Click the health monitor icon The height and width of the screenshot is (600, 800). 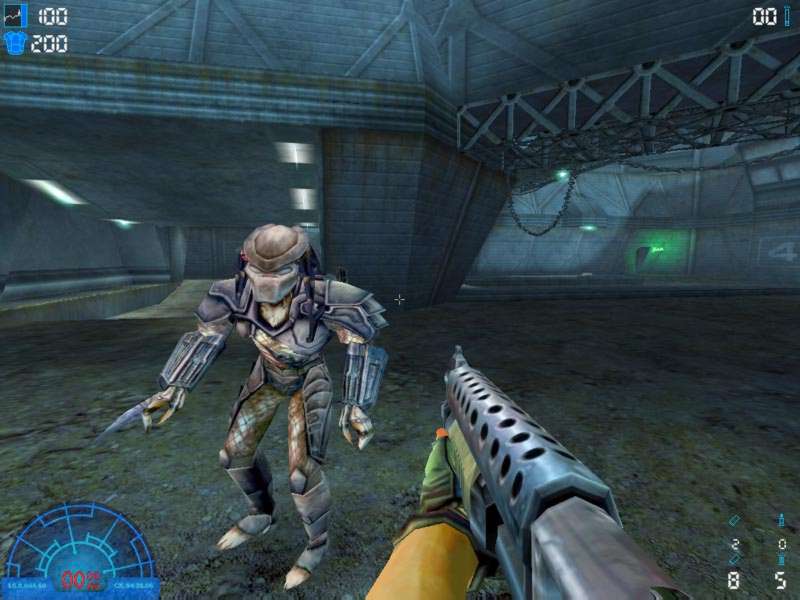point(15,15)
